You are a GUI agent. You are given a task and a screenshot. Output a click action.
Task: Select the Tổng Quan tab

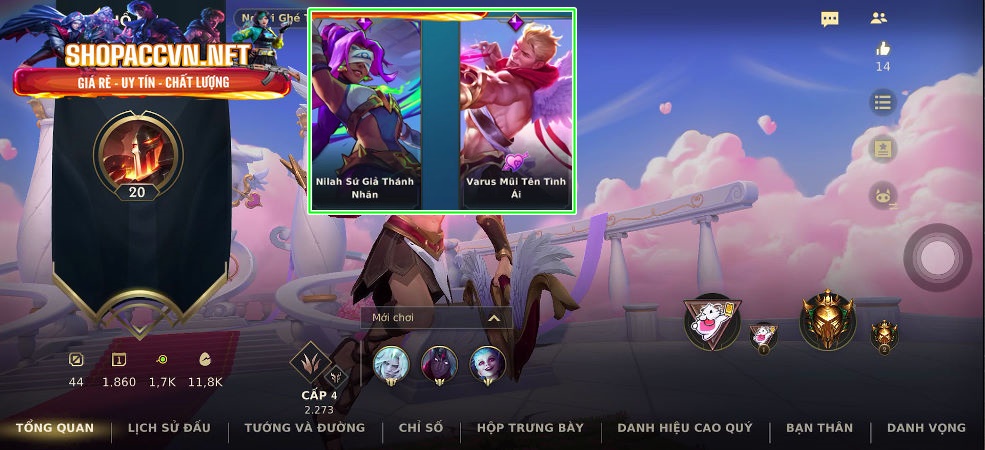(x=55, y=428)
